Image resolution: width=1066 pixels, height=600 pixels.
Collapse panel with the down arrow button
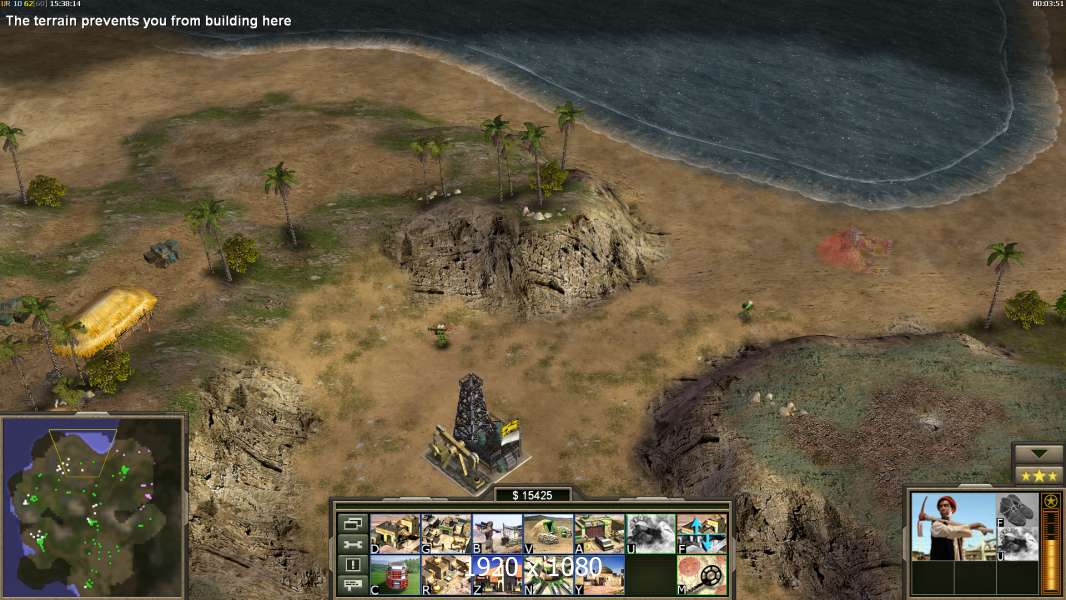1038,454
